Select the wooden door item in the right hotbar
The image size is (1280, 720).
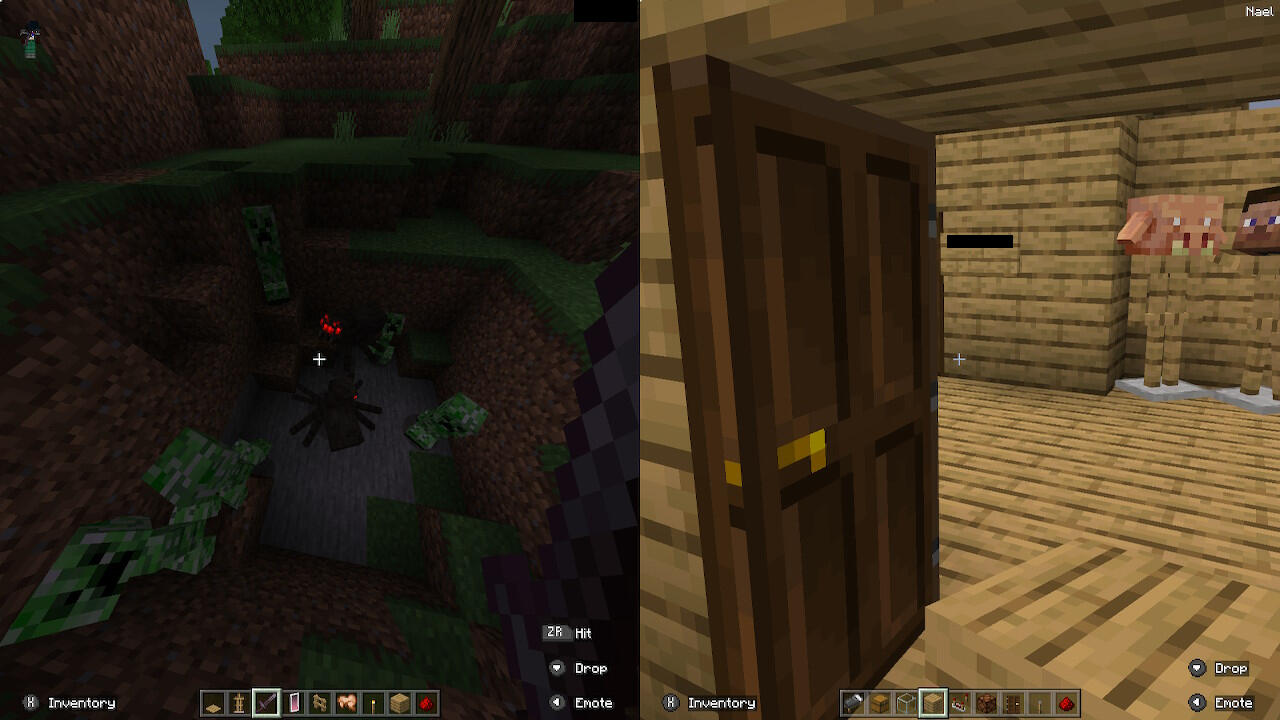click(x=1013, y=703)
